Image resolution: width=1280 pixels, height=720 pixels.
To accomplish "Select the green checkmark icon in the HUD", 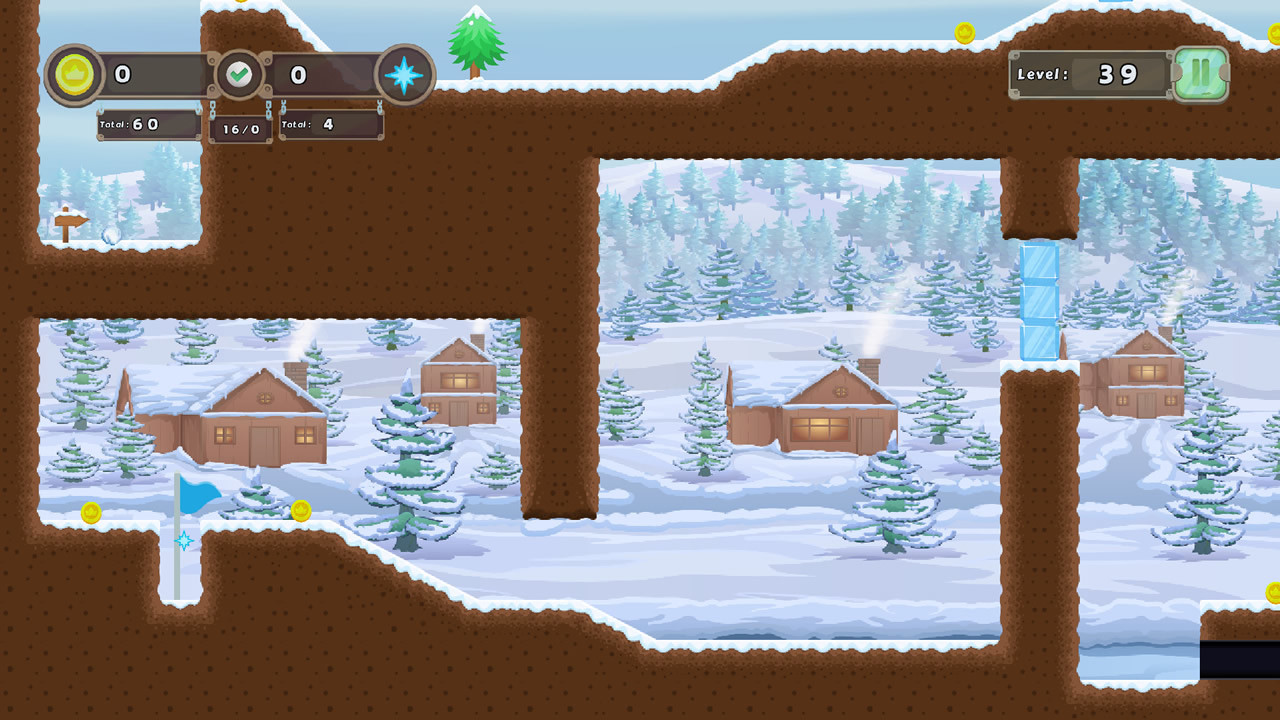I will 239,73.
